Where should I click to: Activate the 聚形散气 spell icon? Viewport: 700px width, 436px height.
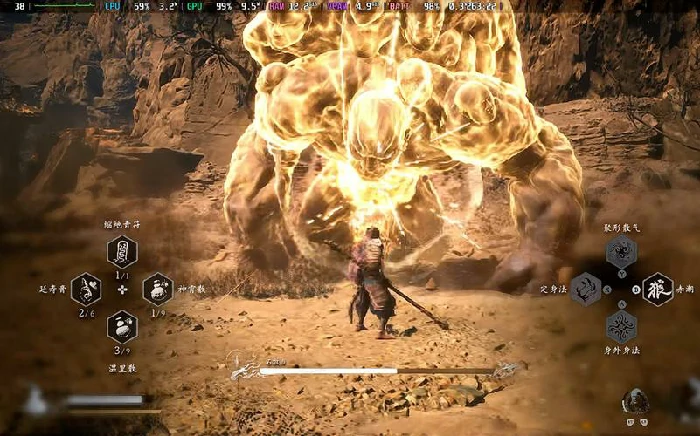[621, 252]
